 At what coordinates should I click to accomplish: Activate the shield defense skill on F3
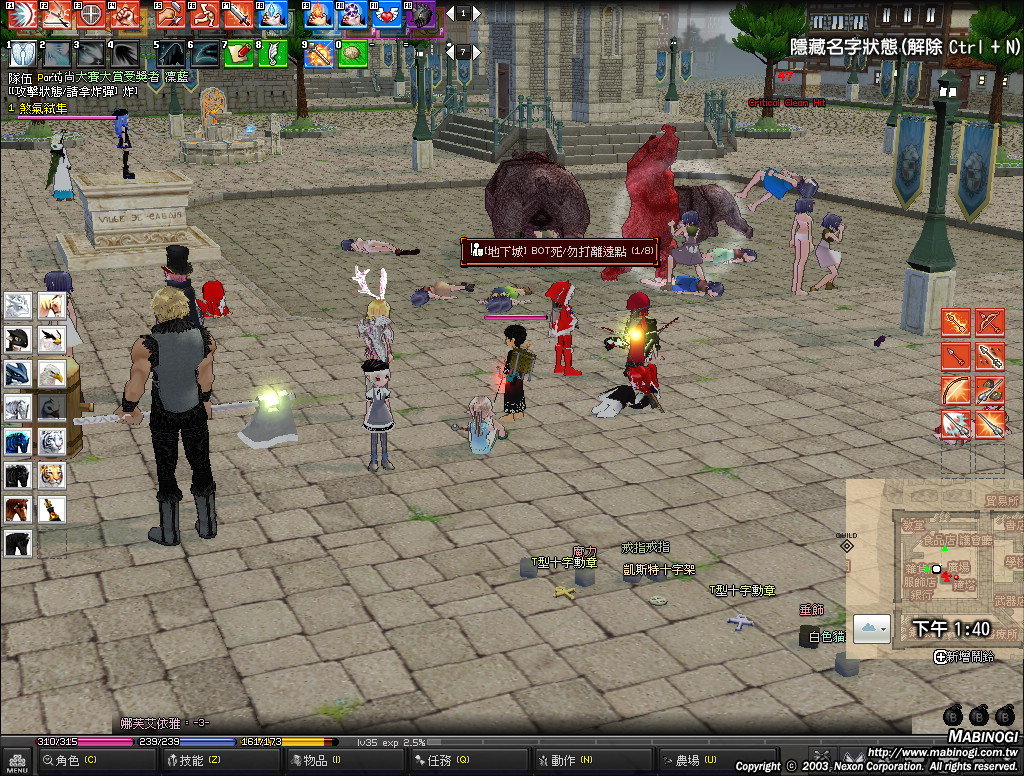click(x=90, y=15)
